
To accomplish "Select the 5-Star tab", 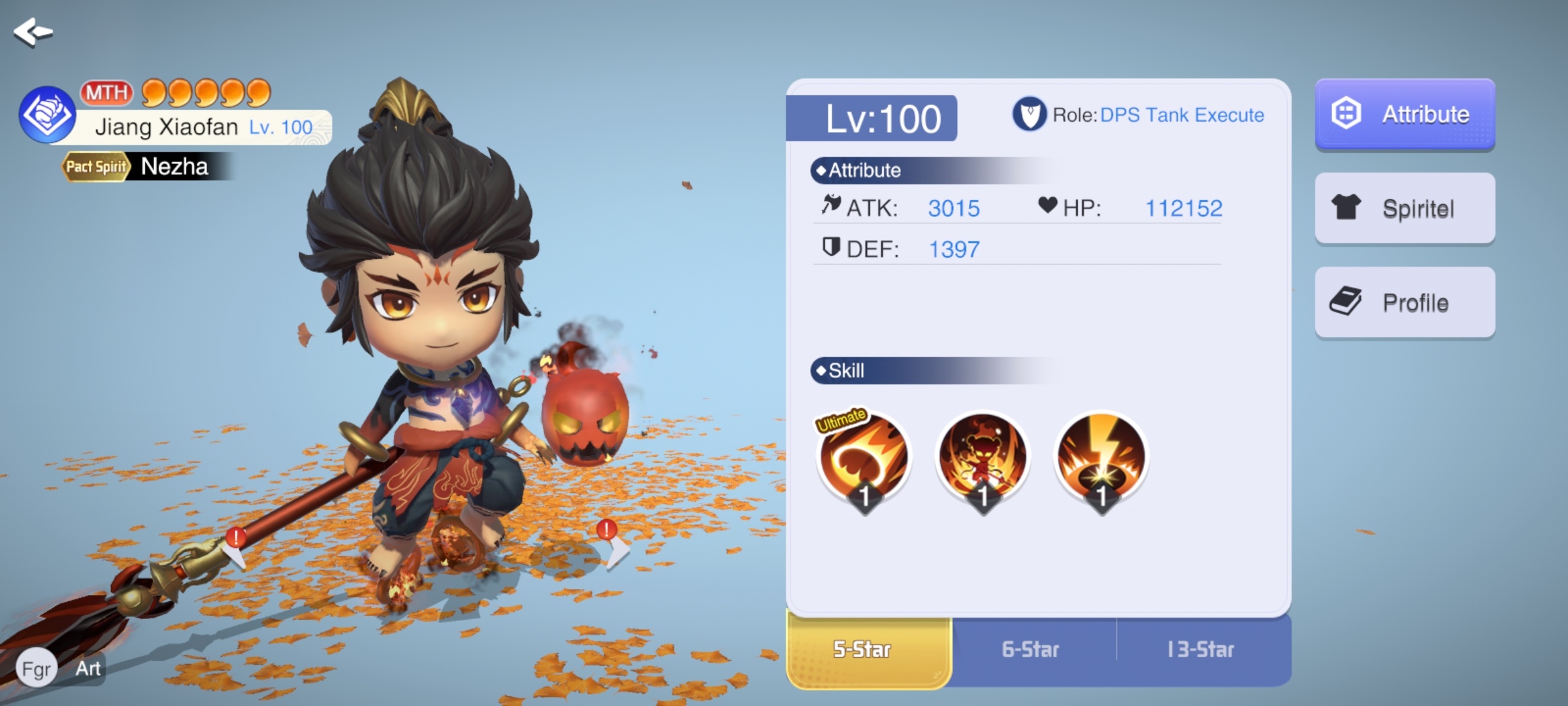I will coord(862,650).
